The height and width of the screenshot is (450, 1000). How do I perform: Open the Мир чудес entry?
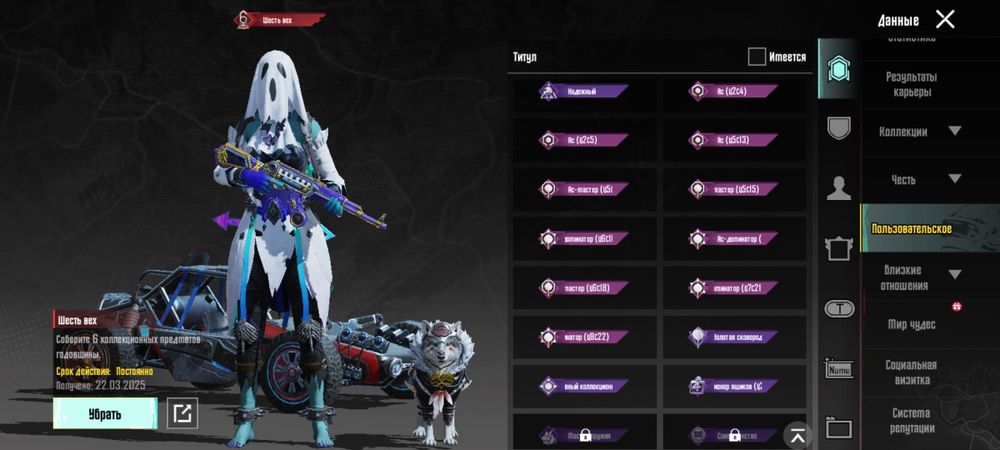(x=911, y=325)
